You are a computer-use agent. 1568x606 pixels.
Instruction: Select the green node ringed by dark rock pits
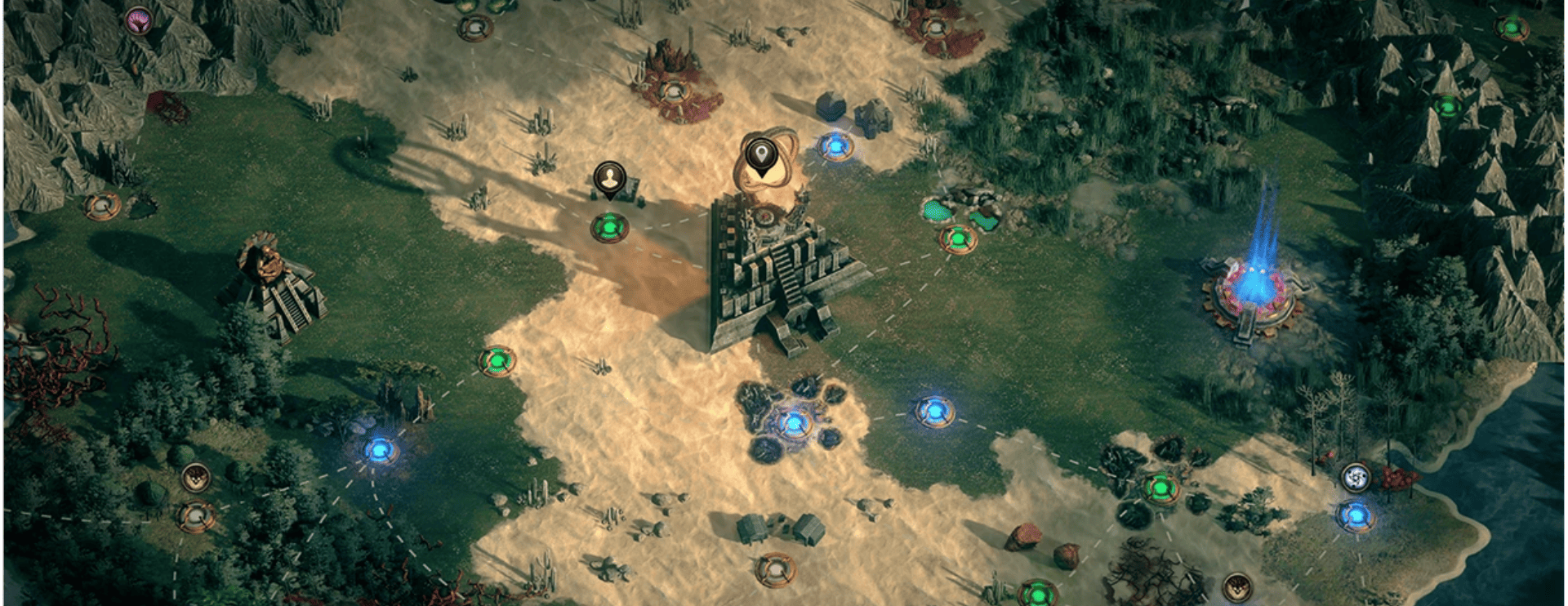click(1160, 488)
